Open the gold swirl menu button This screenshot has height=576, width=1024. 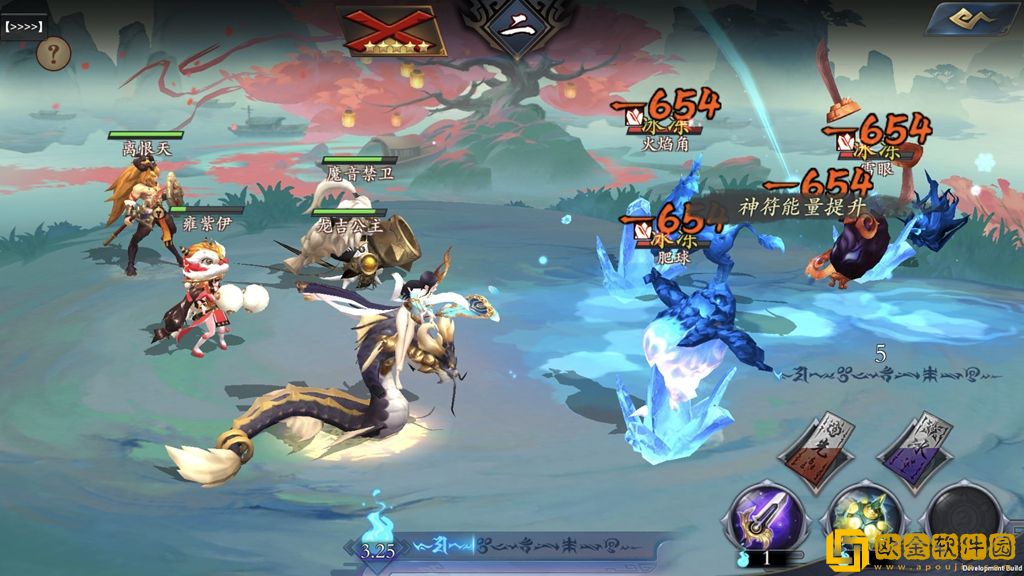[970, 20]
